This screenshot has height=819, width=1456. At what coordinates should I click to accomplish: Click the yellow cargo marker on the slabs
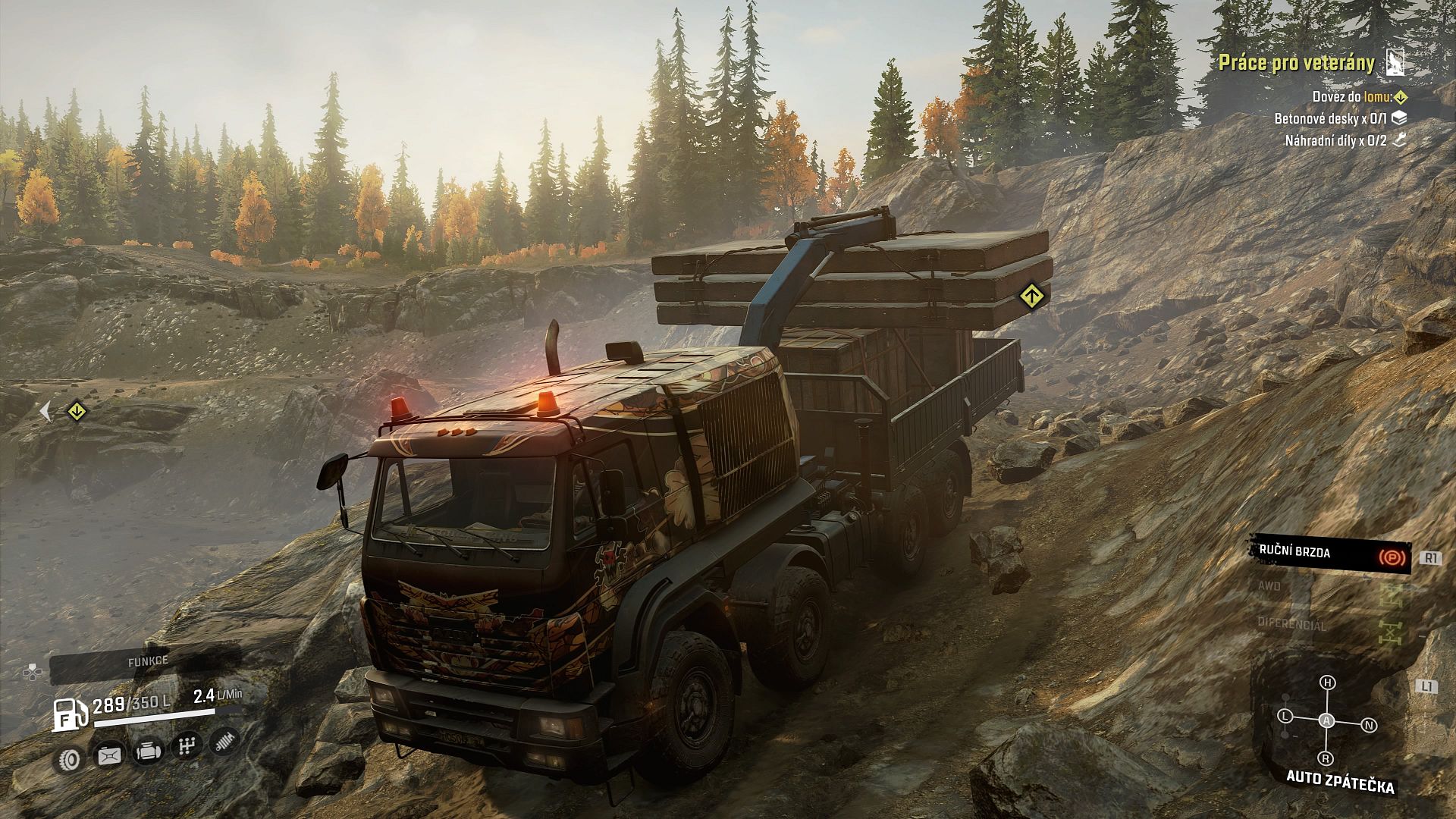(1031, 295)
